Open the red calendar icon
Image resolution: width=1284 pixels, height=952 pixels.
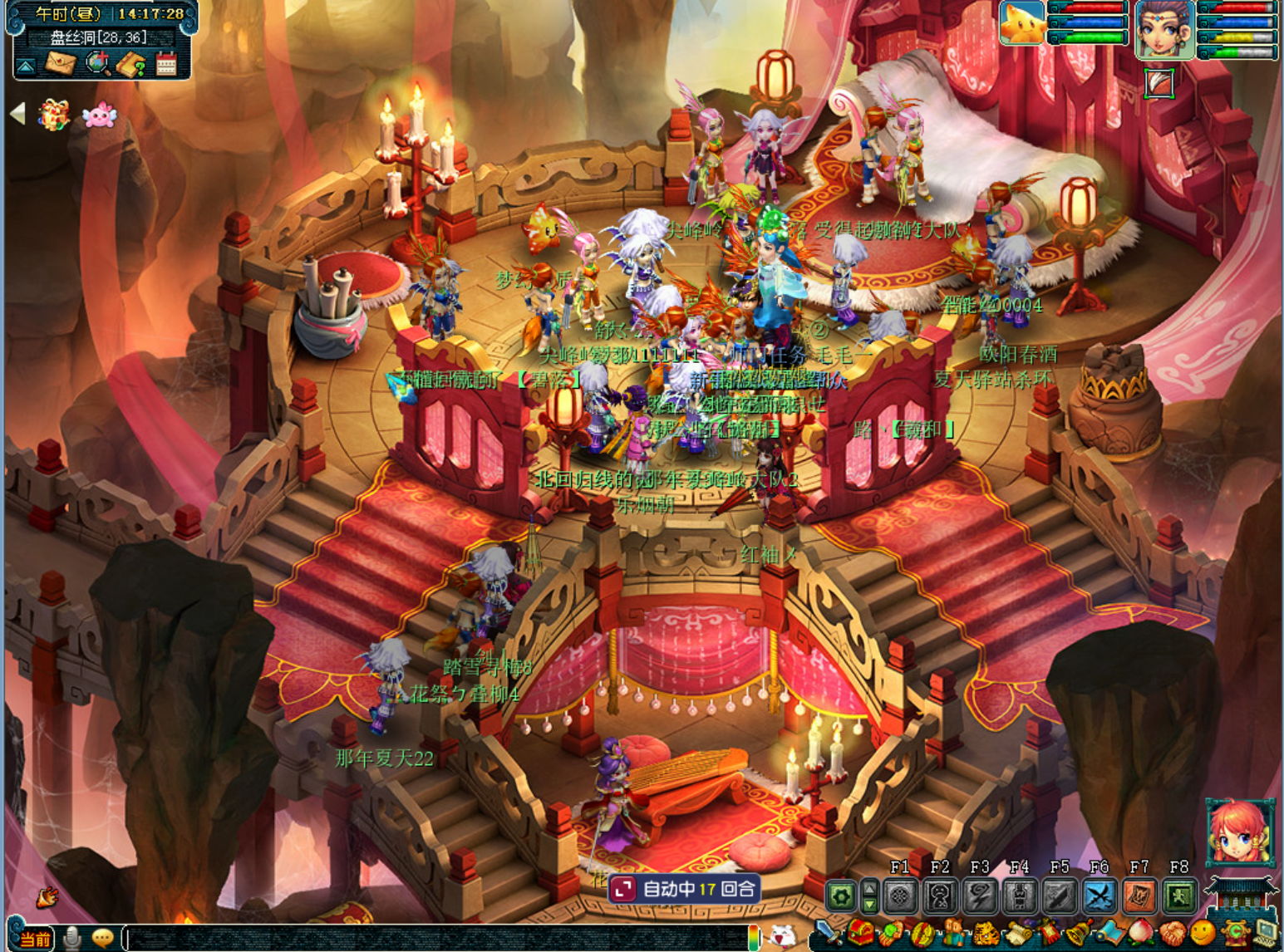(166, 64)
